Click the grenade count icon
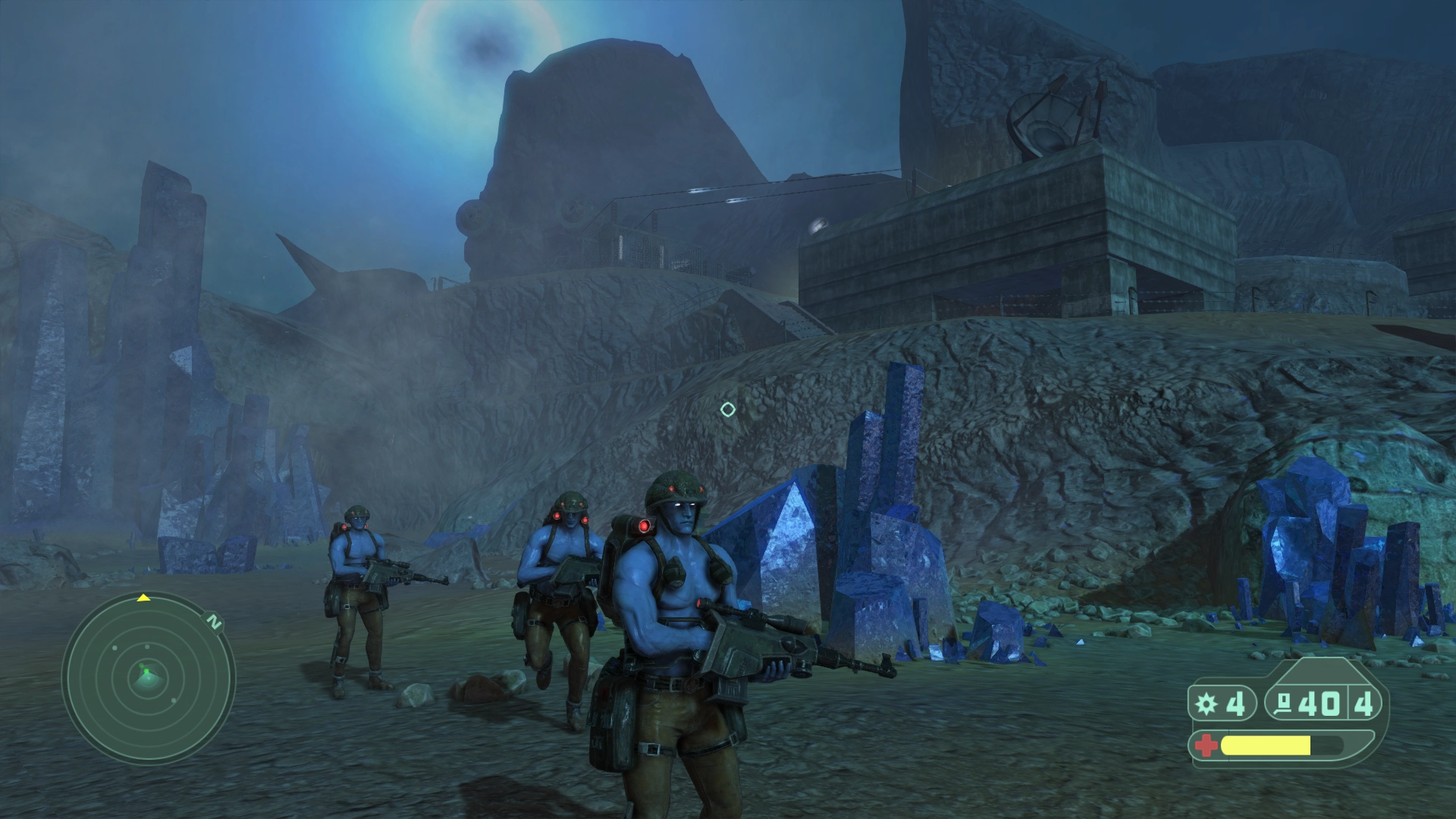The height and width of the screenshot is (819, 1456). point(1207,704)
